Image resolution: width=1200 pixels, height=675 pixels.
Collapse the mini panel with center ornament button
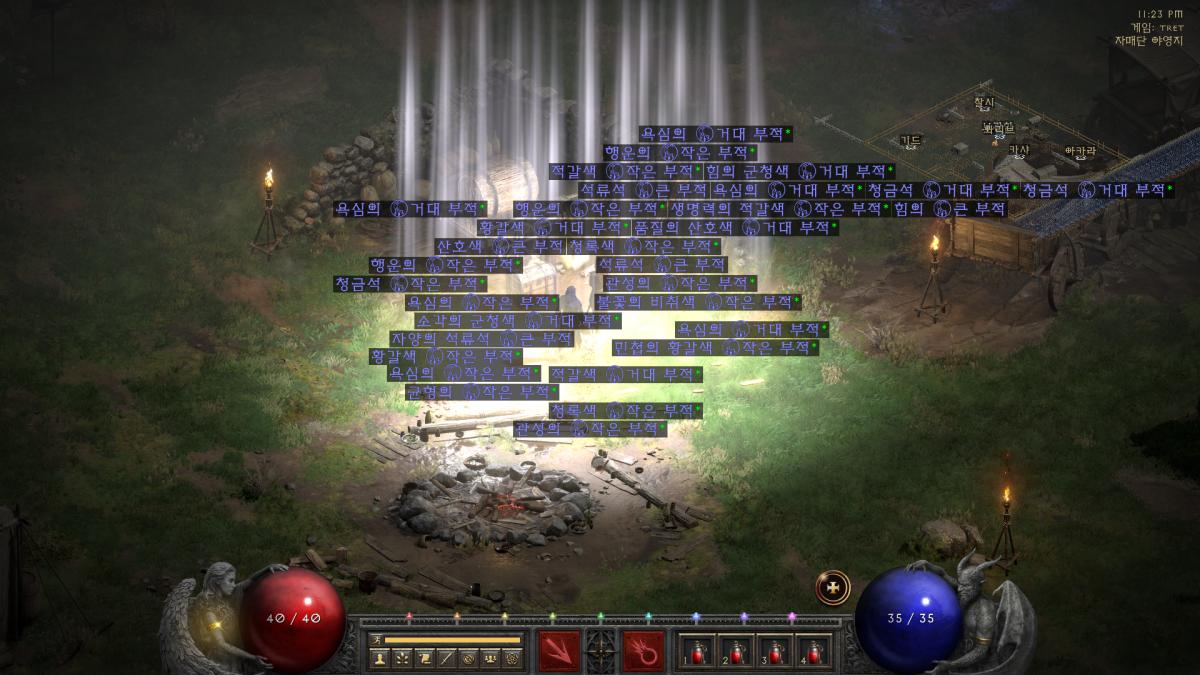coord(600,650)
